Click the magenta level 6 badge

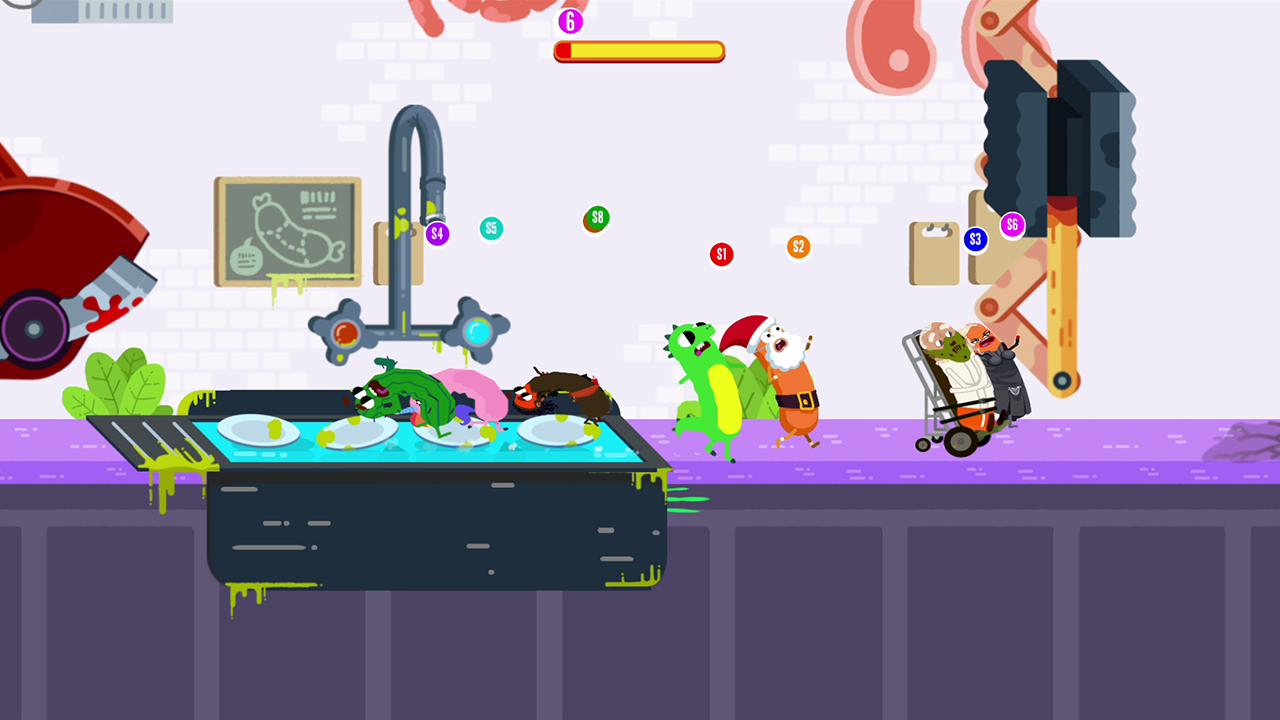[x=571, y=22]
